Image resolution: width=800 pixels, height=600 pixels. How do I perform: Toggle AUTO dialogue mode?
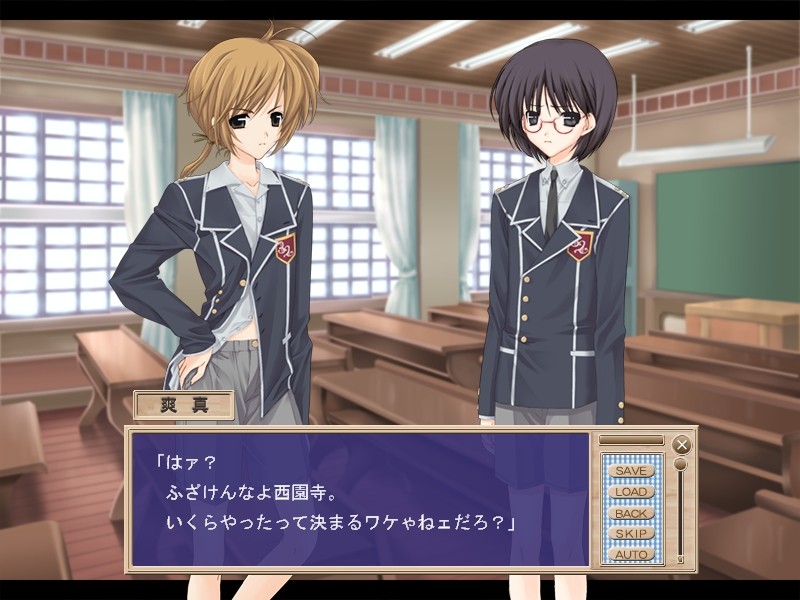click(x=631, y=554)
